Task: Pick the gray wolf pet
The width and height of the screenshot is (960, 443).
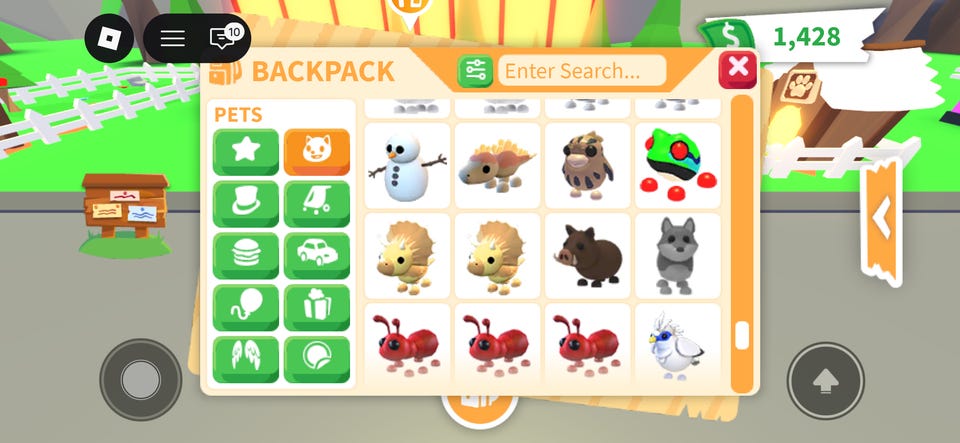Action: click(x=678, y=256)
